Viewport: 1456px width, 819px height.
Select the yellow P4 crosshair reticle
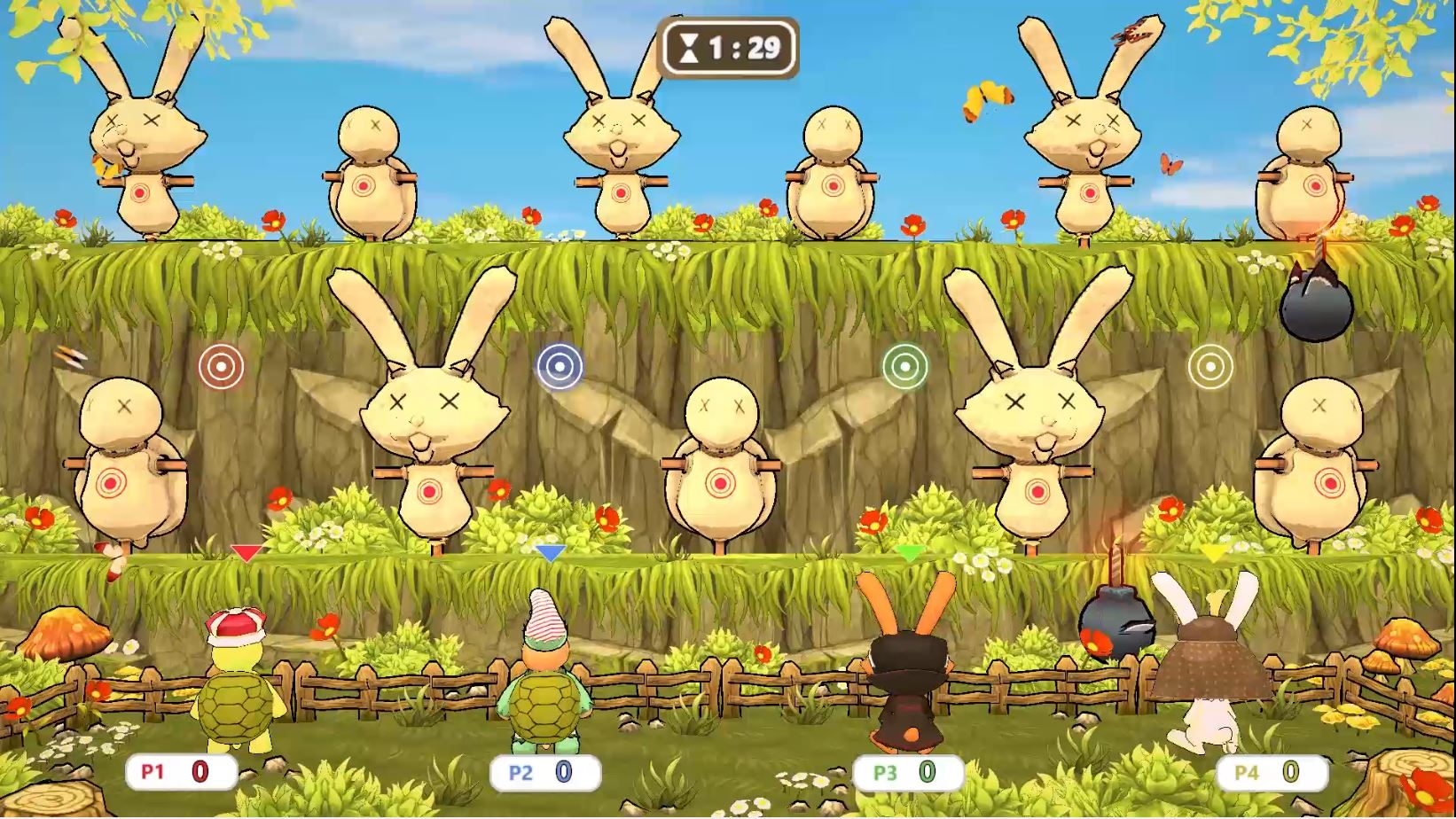(1210, 365)
